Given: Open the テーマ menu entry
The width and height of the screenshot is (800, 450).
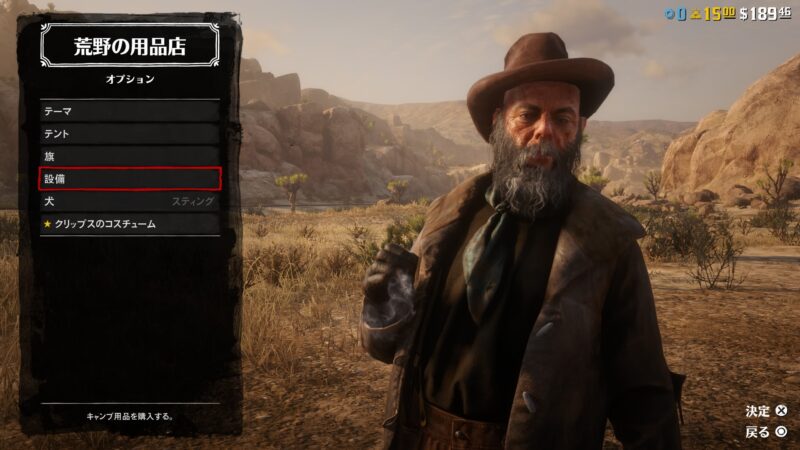Looking at the screenshot, I should [x=129, y=111].
